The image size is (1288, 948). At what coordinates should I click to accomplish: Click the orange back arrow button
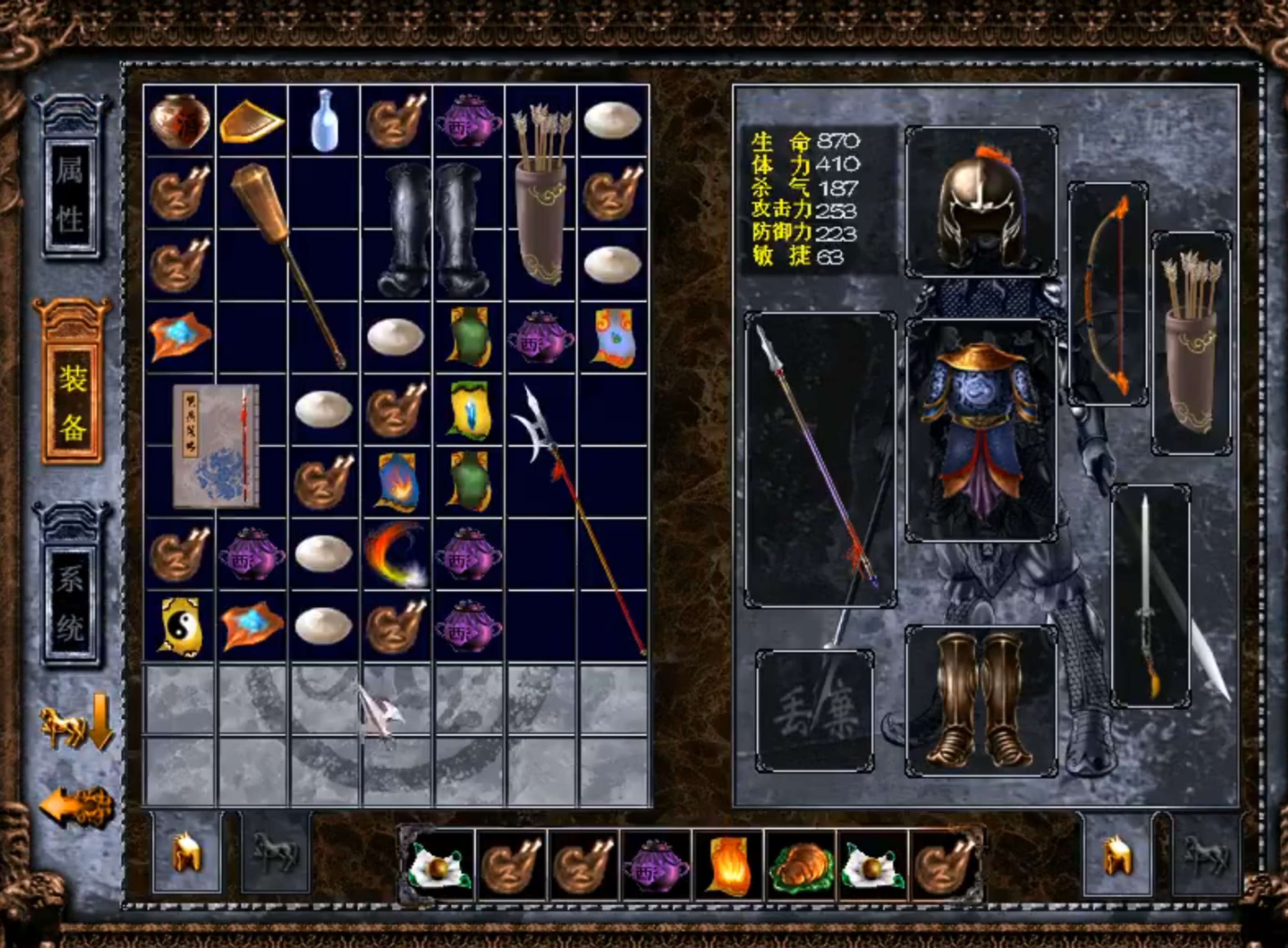(x=76, y=807)
